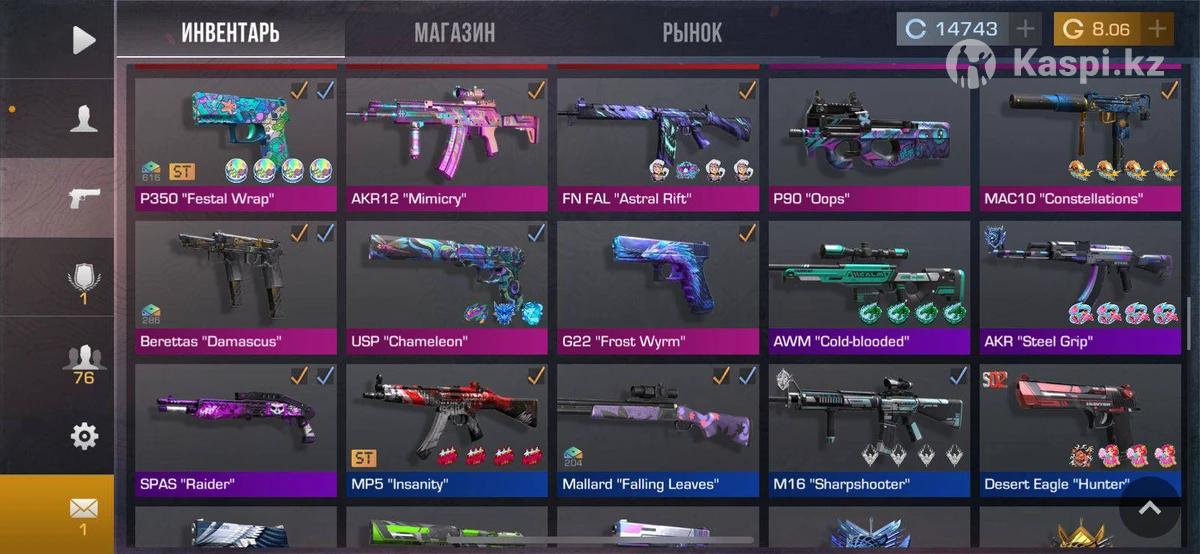Open the settings gear icon

[x=84, y=436]
